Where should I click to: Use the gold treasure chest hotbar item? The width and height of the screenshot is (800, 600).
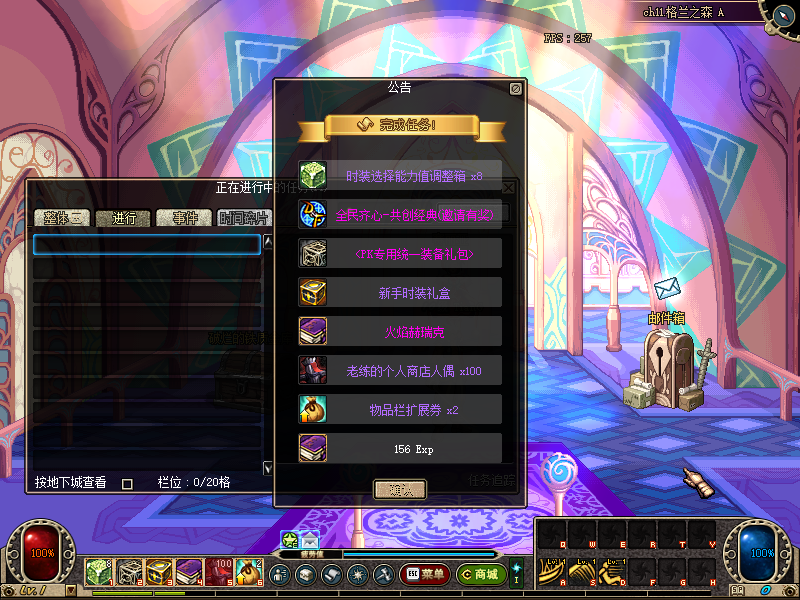(x=160, y=572)
